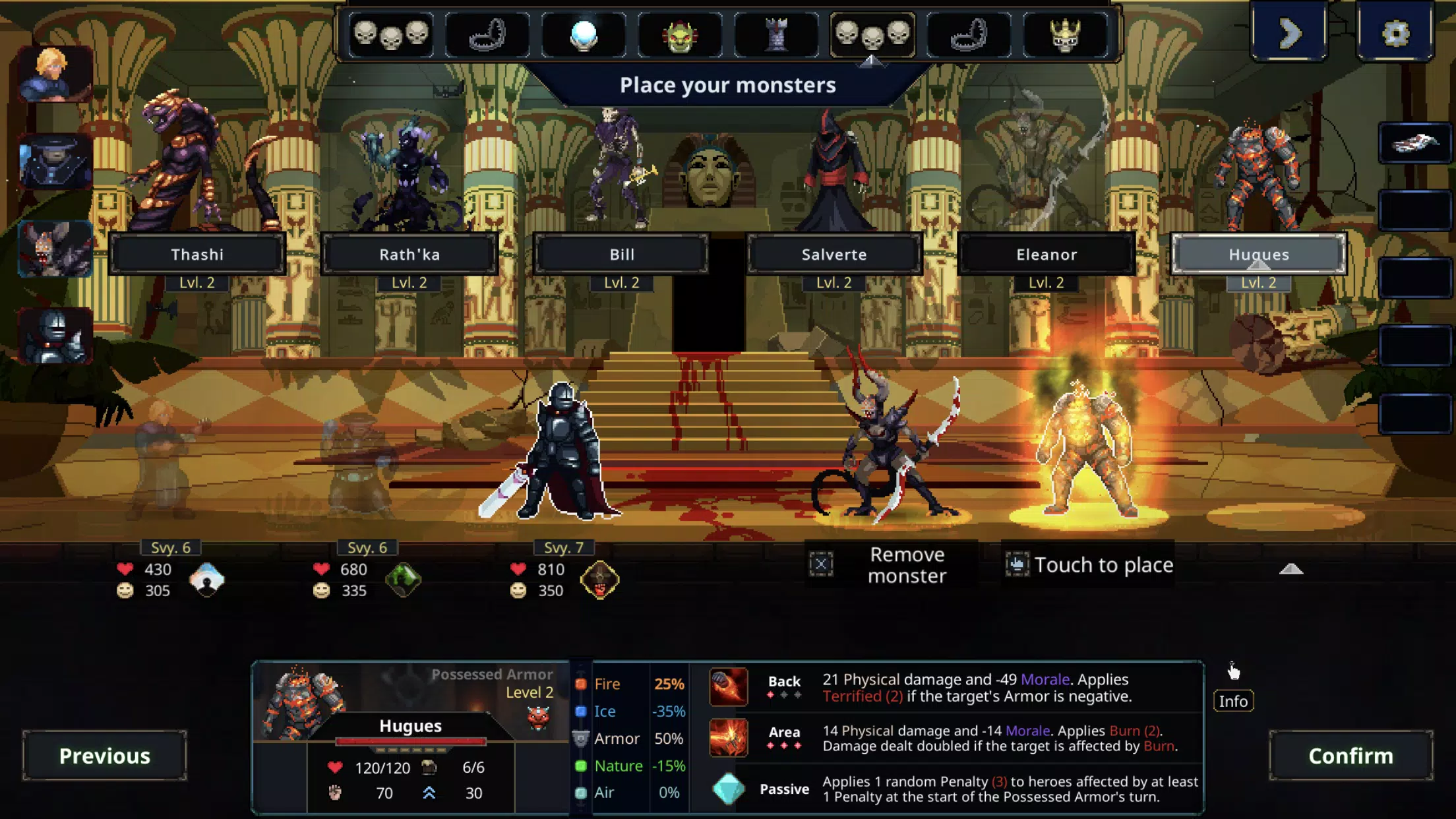Click the Passive ability gem icon
This screenshot has width=1456, height=819.
coord(727,789)
